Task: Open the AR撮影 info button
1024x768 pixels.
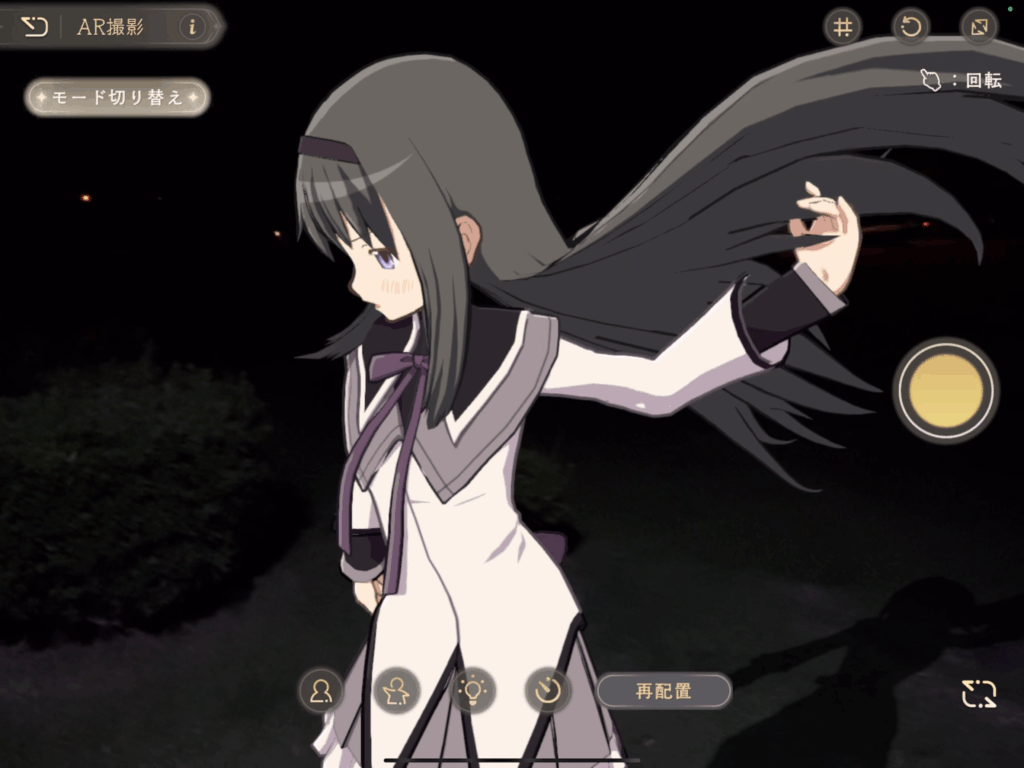Action: [x=191, y=27]
